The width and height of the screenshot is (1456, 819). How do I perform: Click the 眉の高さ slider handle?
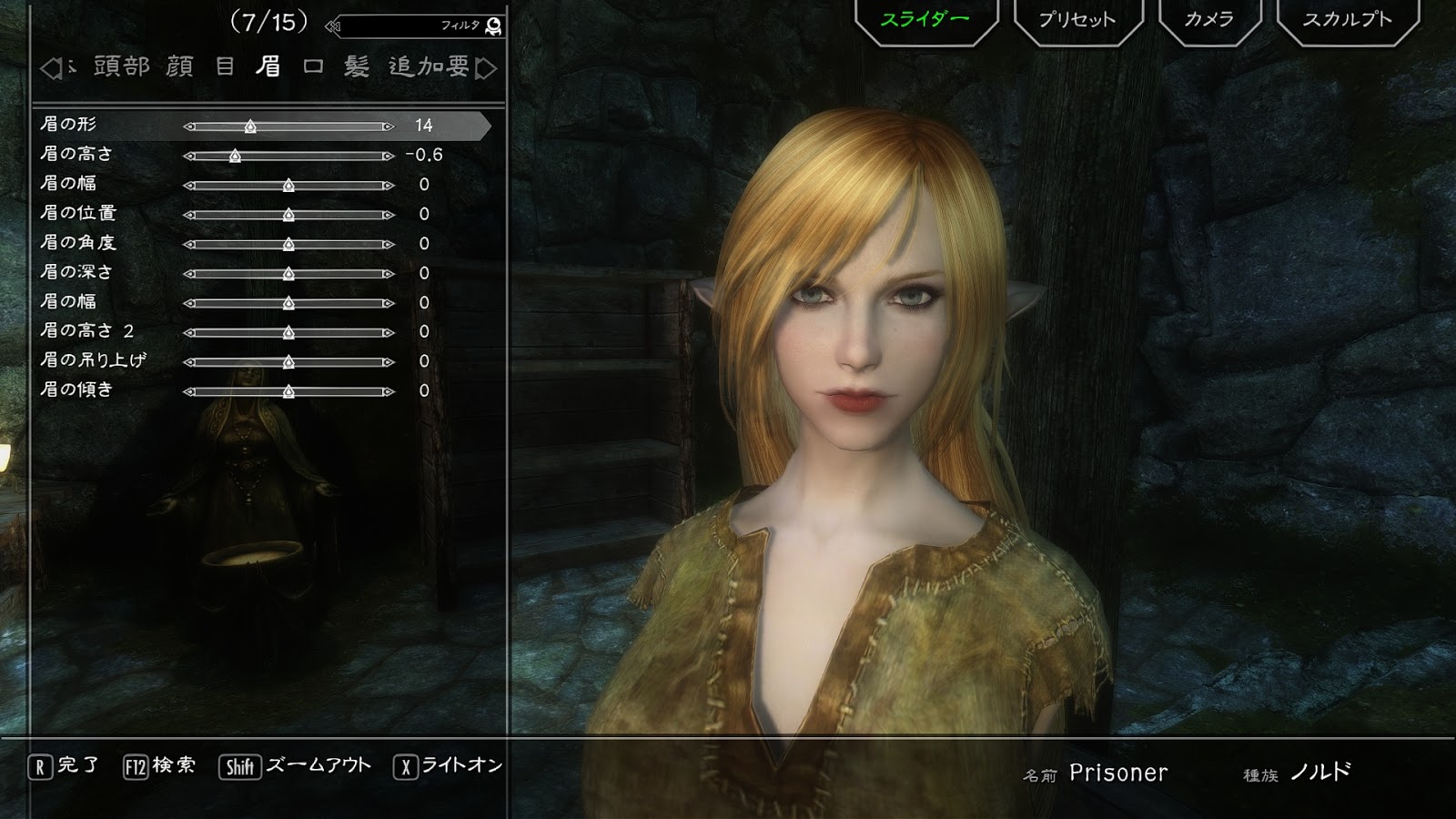coord(237,156)
